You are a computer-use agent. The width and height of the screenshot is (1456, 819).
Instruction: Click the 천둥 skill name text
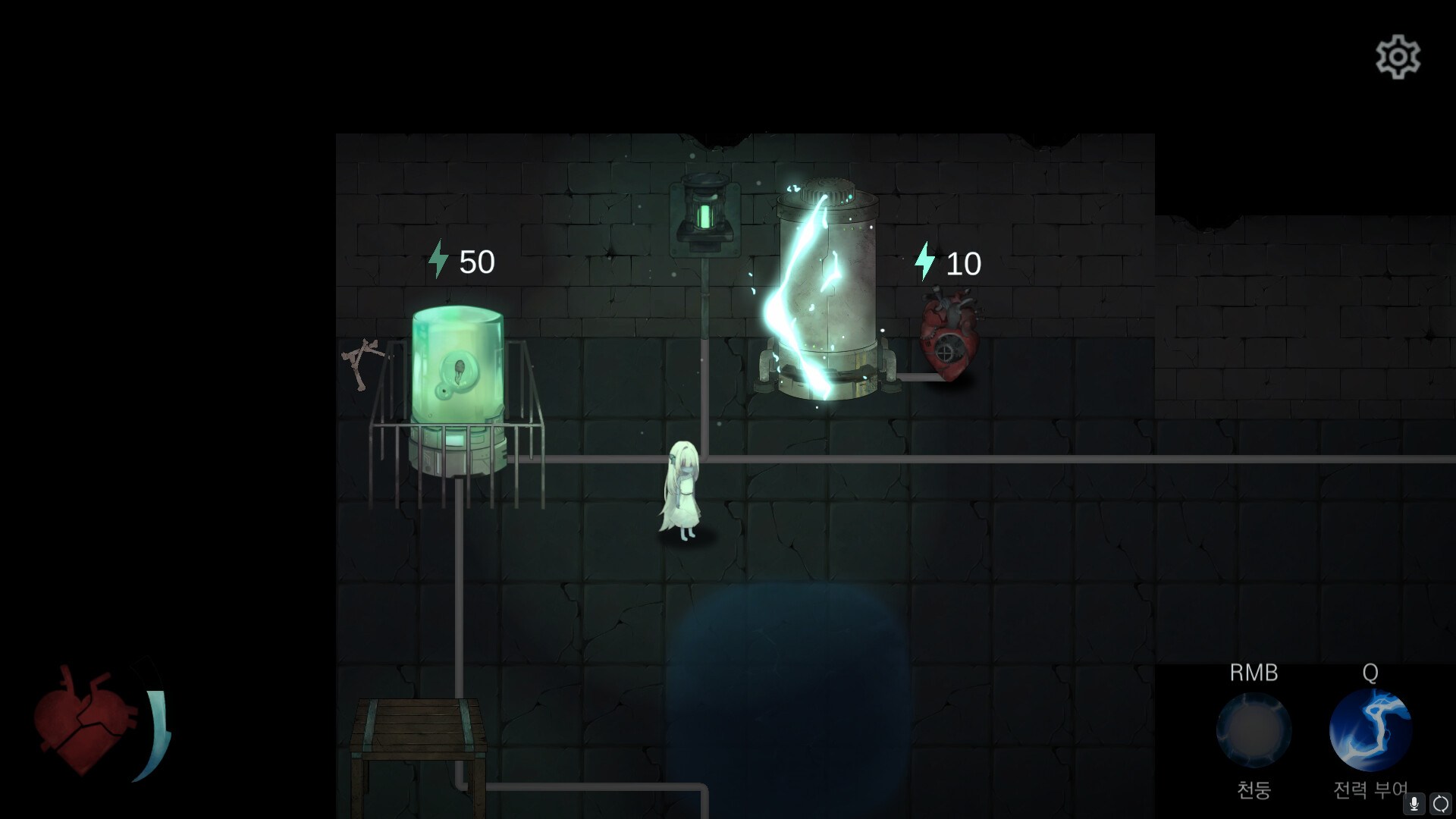(1253, 790)
